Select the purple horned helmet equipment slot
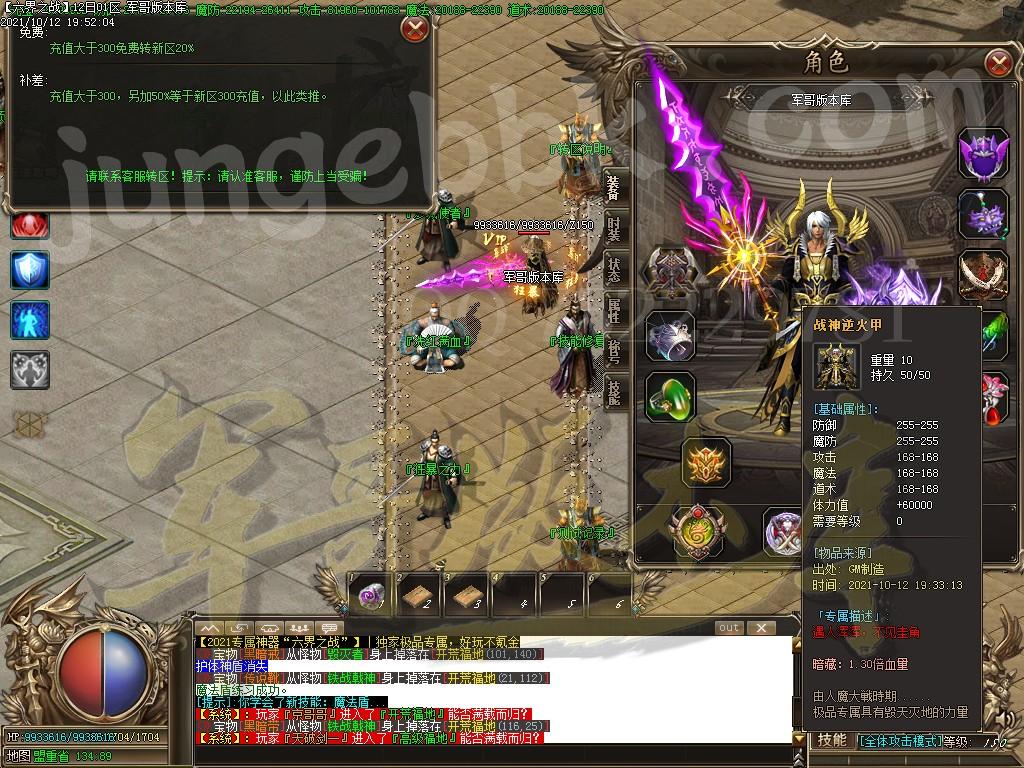The height and width of the screenshot is (768, 1024). click(x=983, y=153)
